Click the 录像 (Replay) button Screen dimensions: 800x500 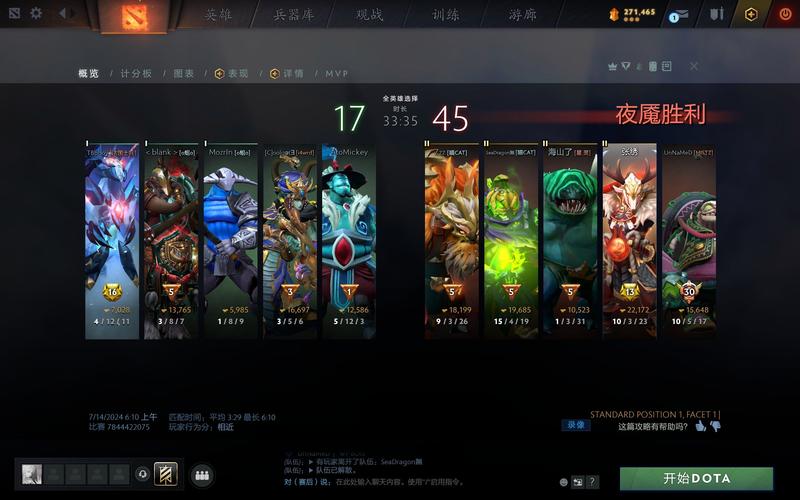(x=577, y=425)
